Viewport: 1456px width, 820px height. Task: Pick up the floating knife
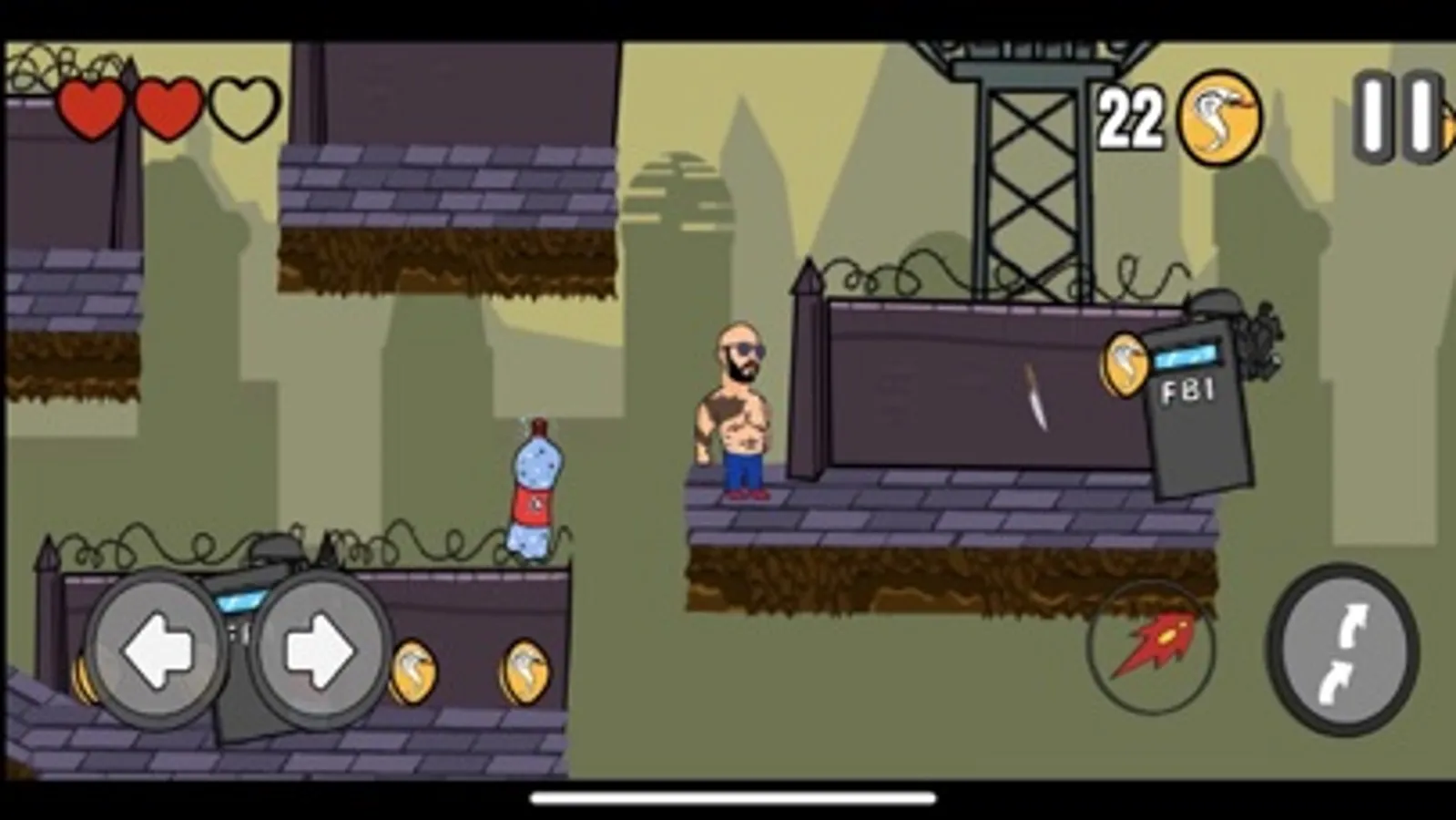click(x=1036, y=399)
